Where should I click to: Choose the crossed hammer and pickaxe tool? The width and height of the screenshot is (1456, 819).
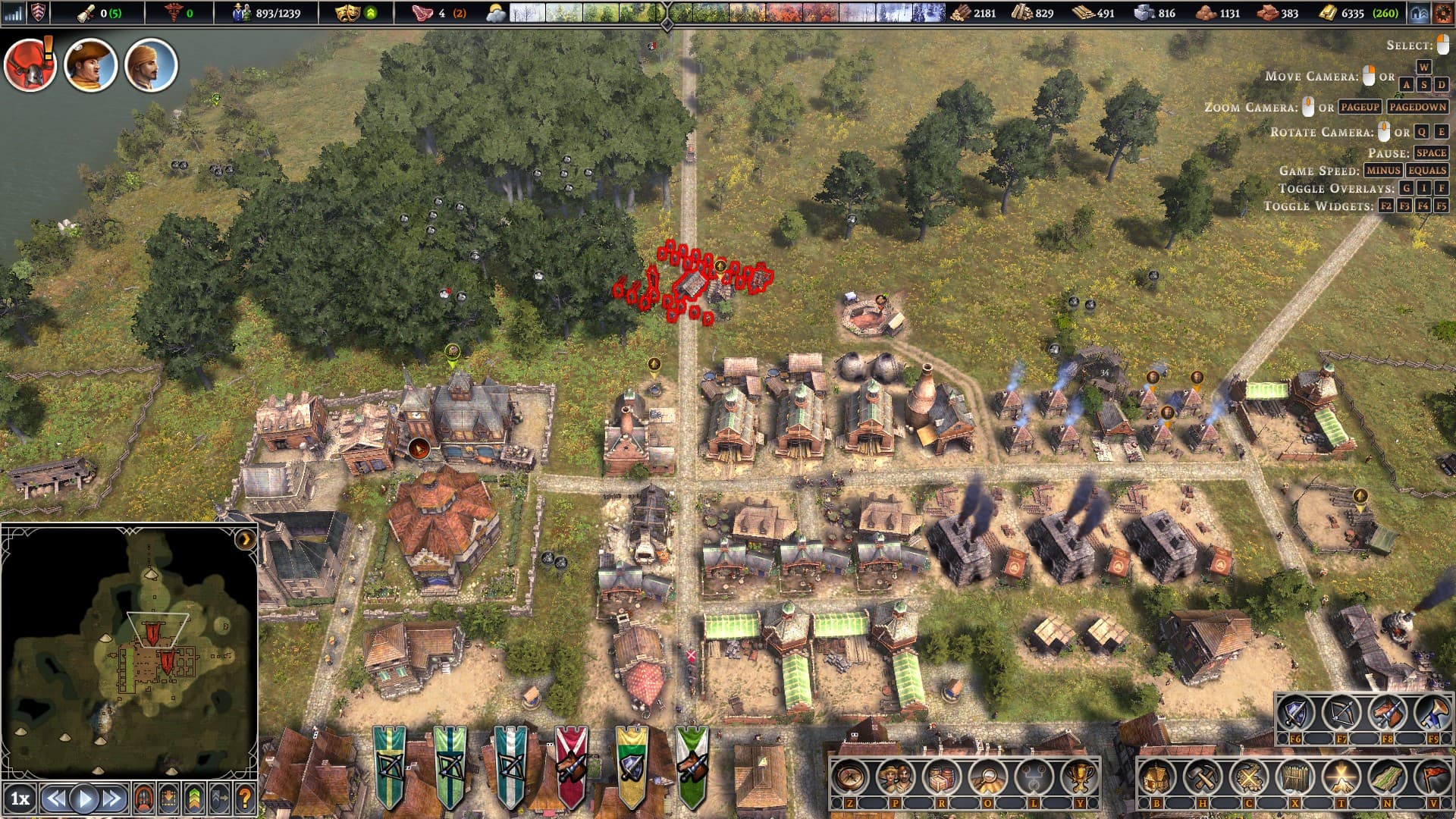(x=1203, y=777)
